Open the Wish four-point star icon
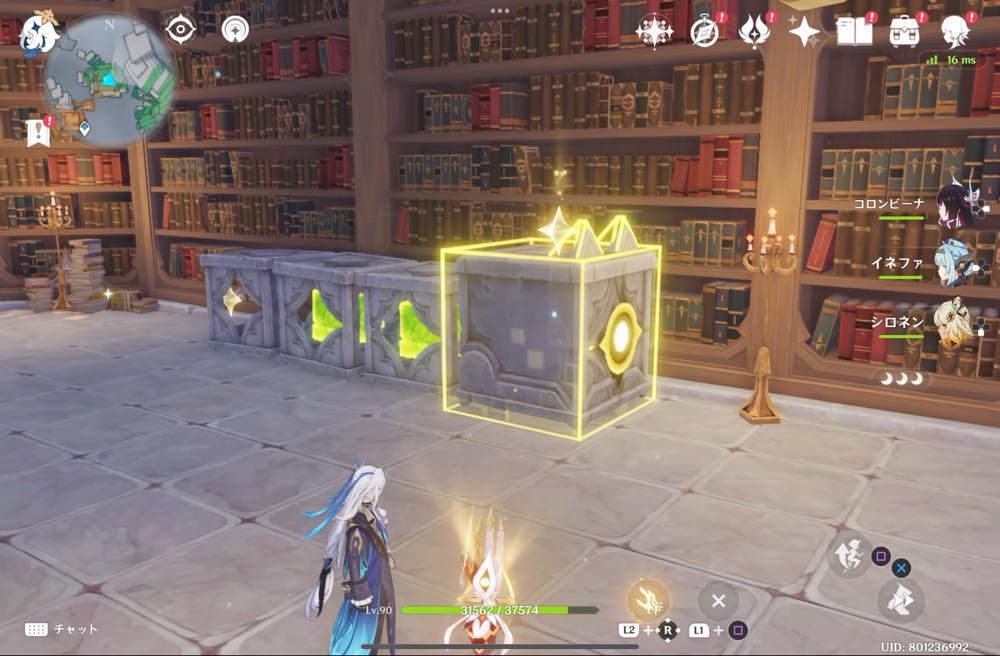The image size is (1000, 656). pos(654,31)
